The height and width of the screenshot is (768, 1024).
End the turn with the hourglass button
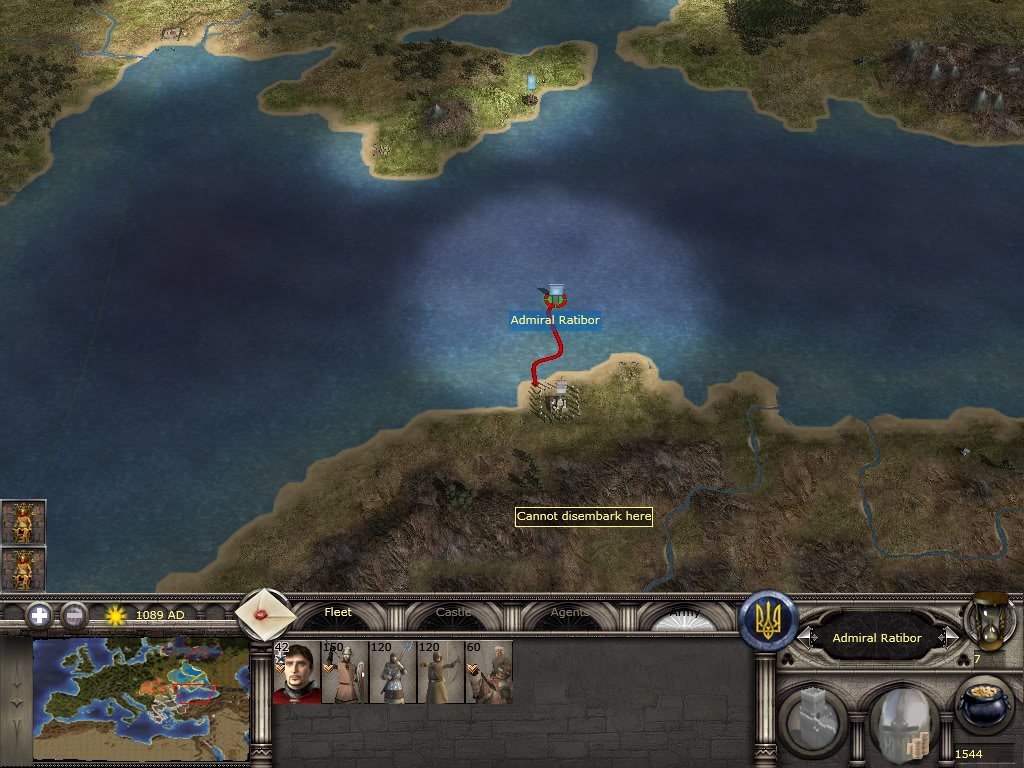[x=989, y=622]
